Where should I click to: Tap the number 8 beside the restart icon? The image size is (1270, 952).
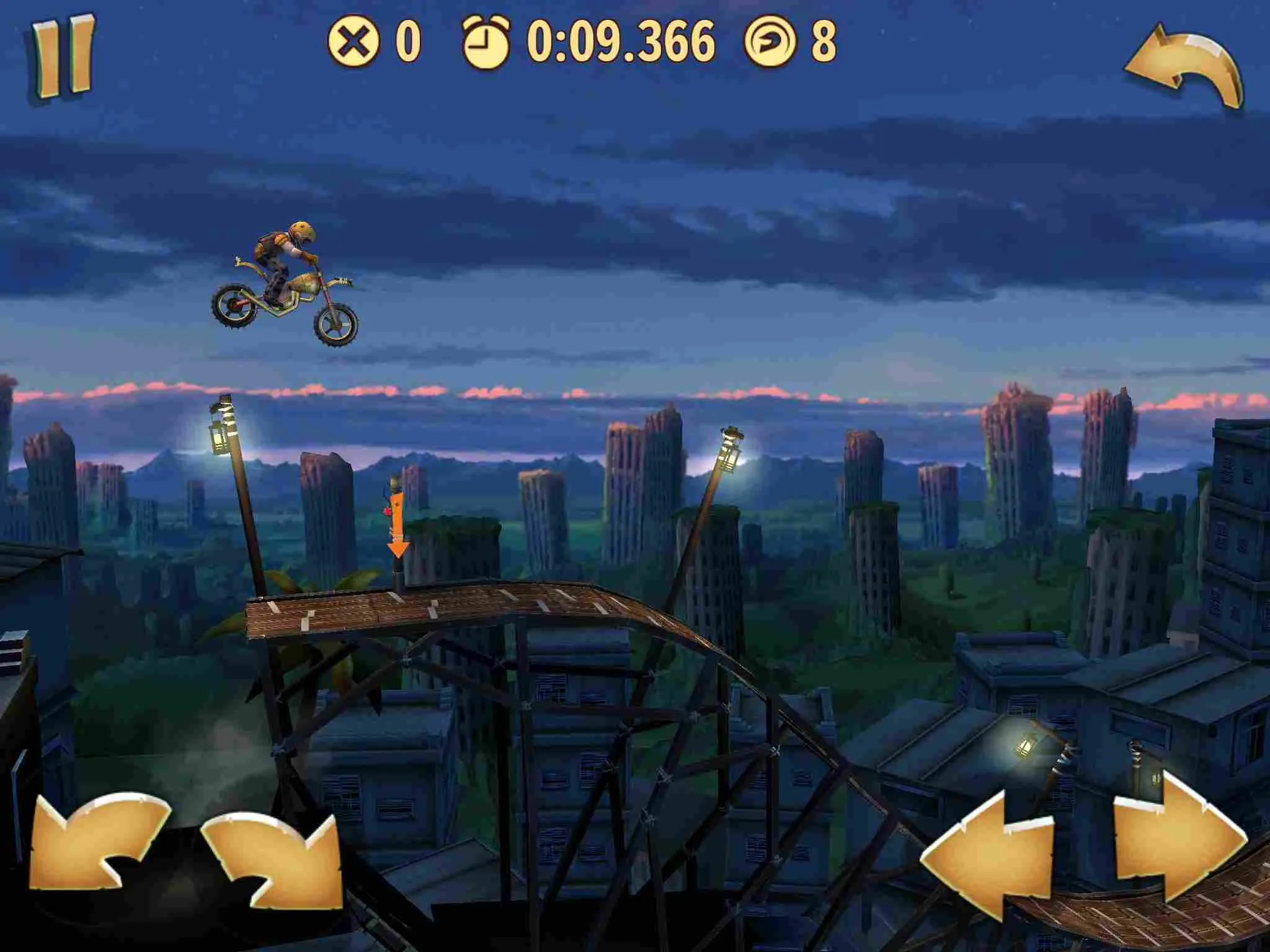tap(823, 42)
